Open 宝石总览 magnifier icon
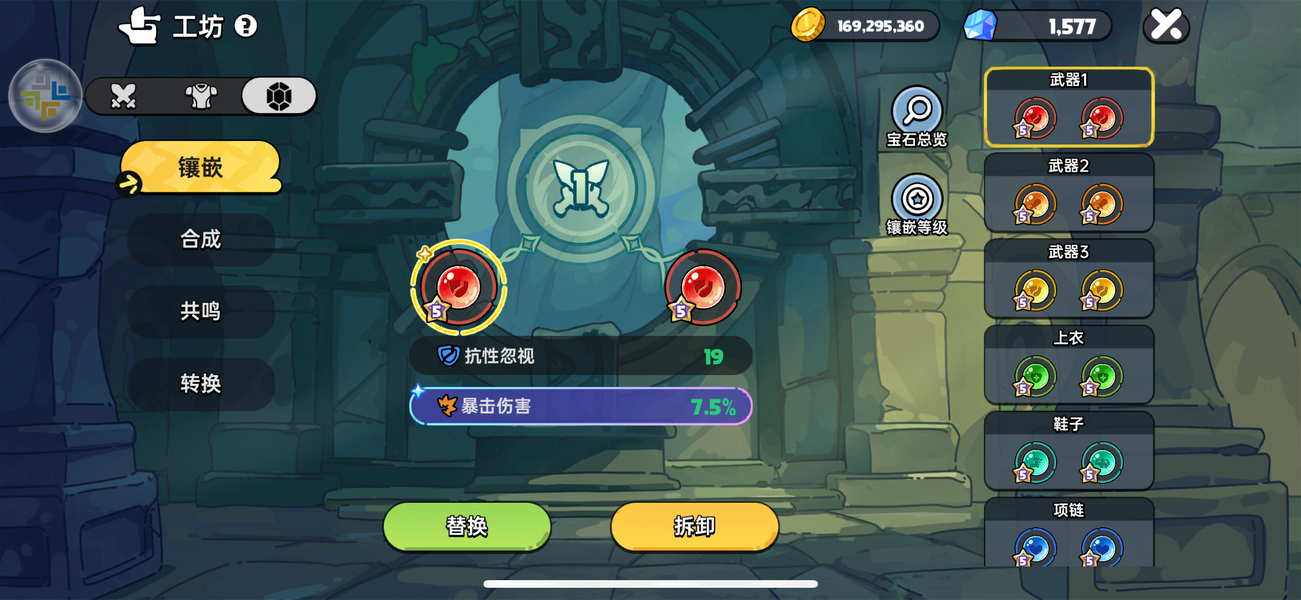 [917, 111]
